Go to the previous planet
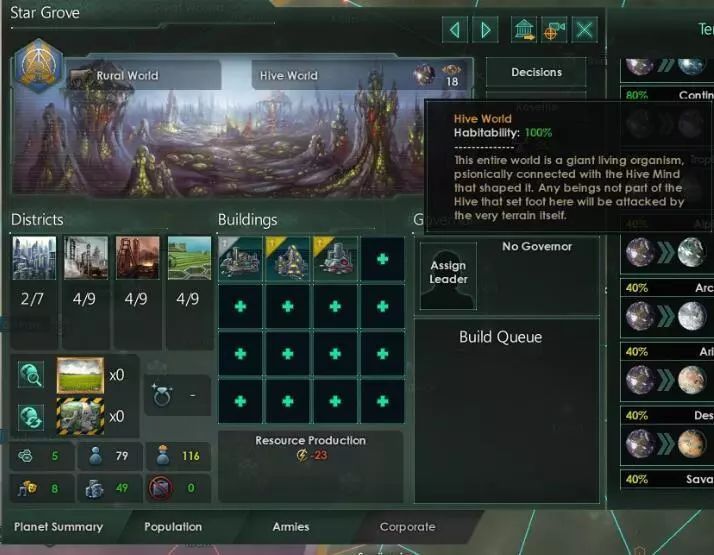714x555 pixels. (x=455, y=30)
